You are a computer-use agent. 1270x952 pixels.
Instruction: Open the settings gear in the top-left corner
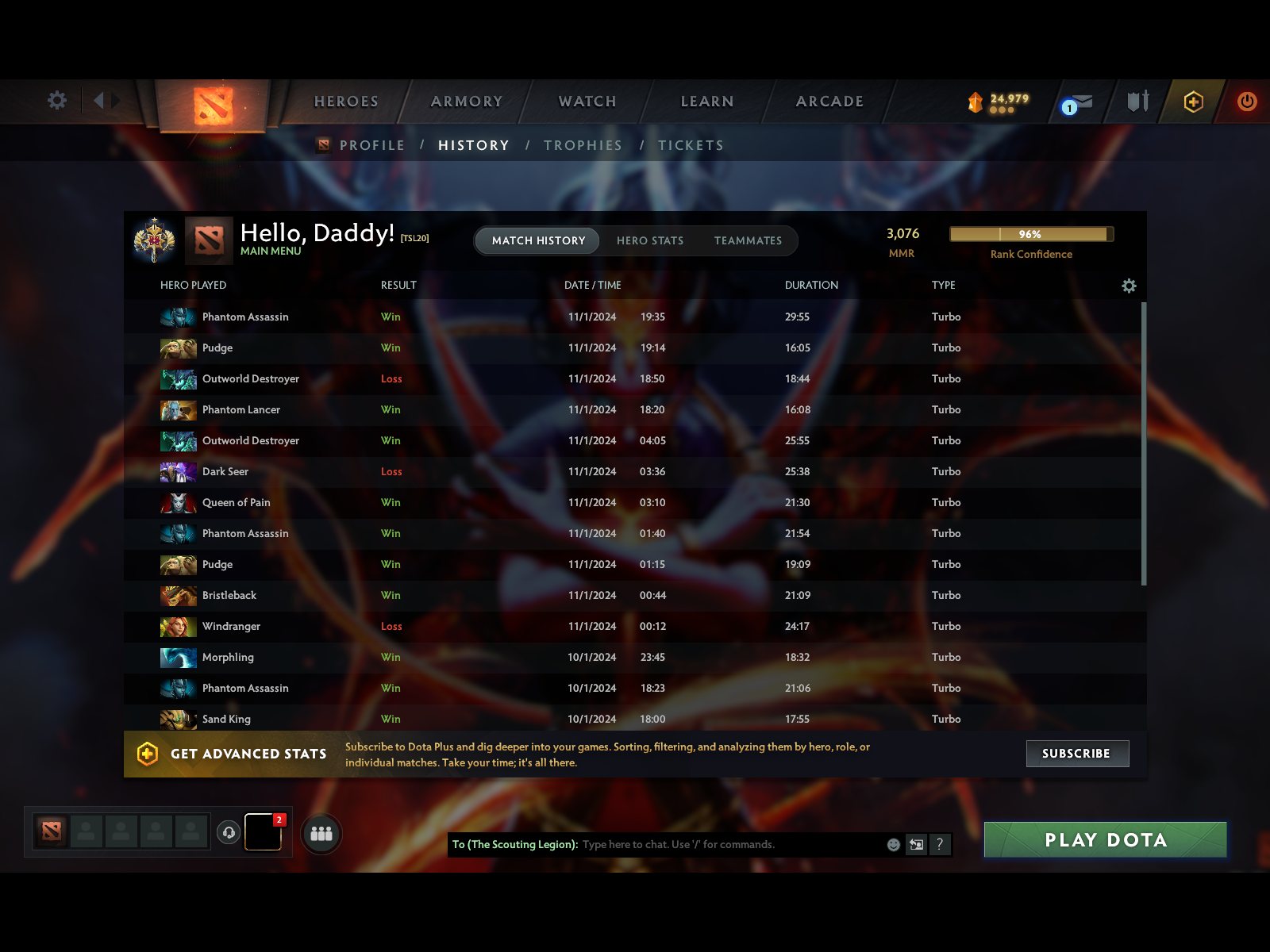point(56,101)
